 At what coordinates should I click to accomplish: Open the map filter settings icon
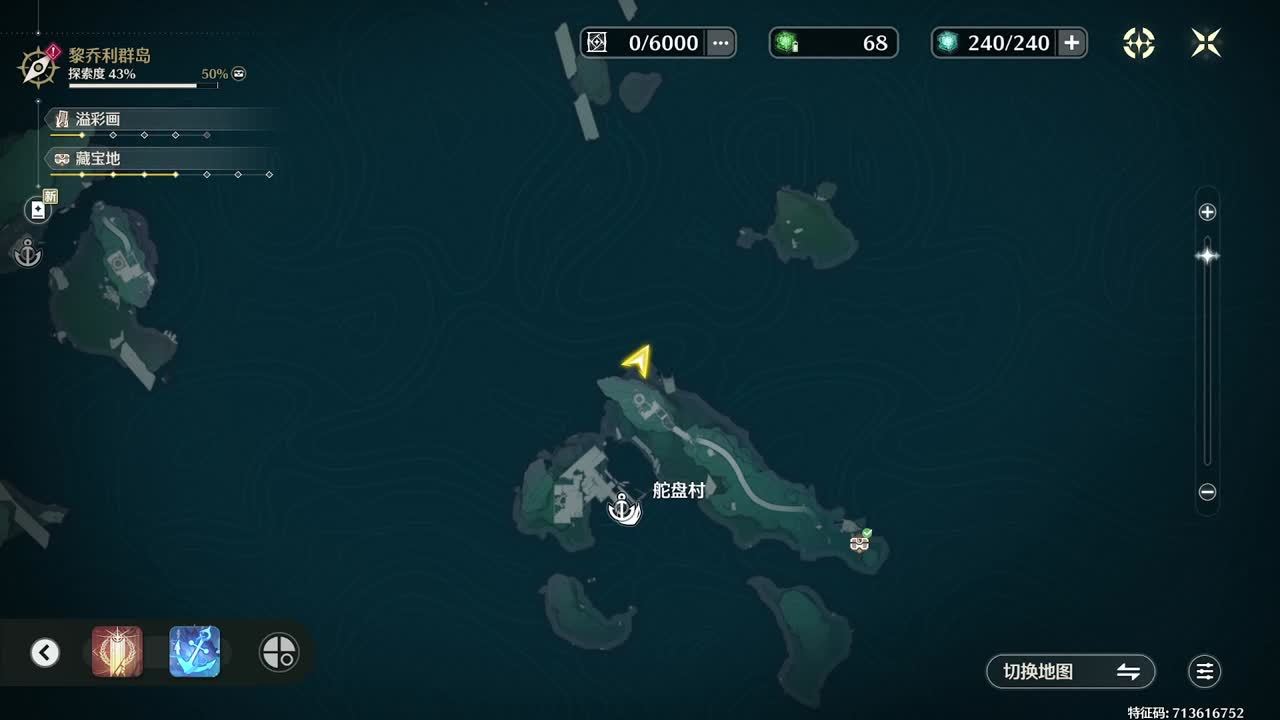[1205, 672]
